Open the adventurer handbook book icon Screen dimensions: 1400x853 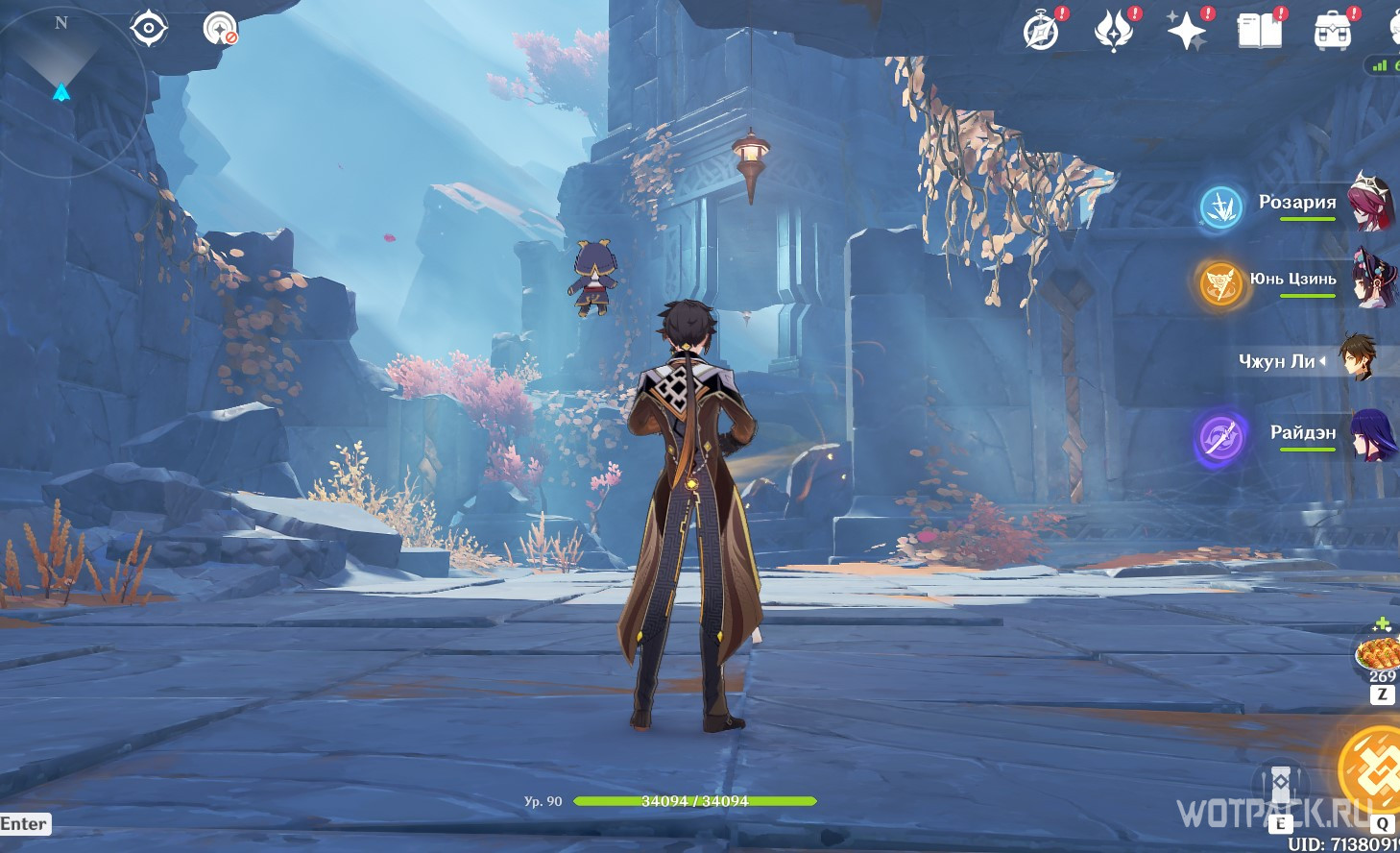[1259, 32]
